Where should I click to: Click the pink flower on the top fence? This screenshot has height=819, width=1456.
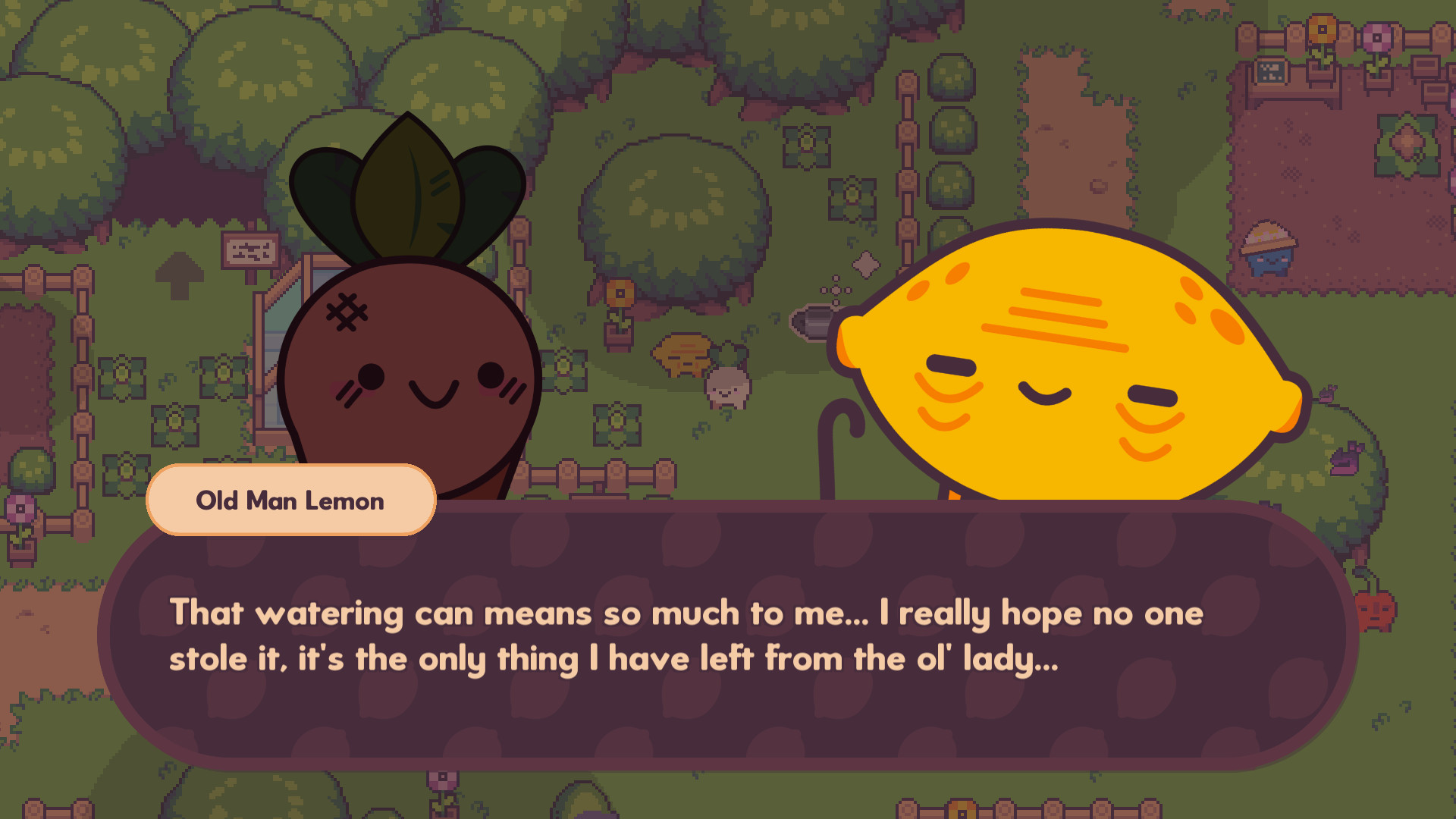[1377, 36]
